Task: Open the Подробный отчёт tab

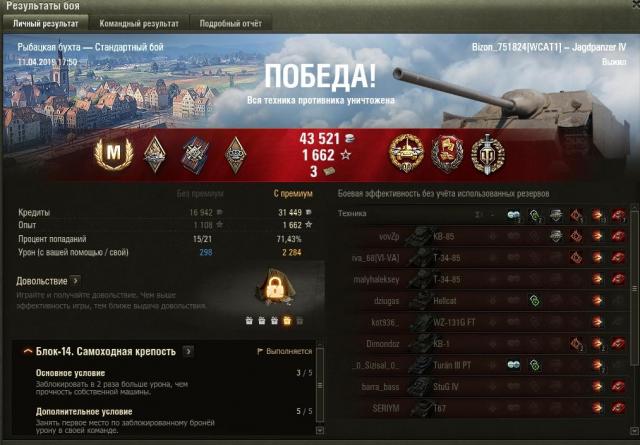Action: pyautogui.click(x=231, y=22)
